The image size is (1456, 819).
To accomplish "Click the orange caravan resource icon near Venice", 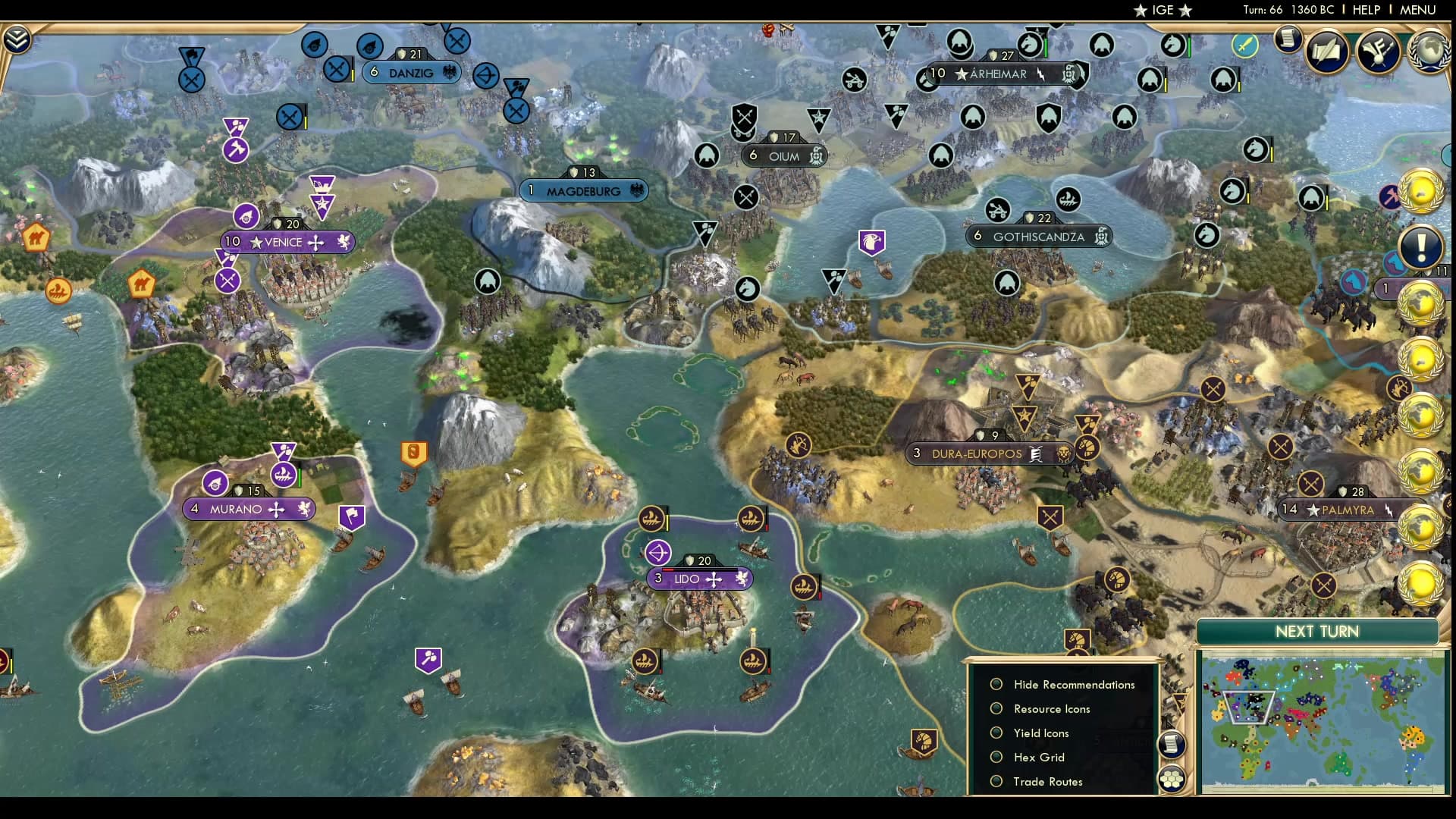I will pos(141,284).
